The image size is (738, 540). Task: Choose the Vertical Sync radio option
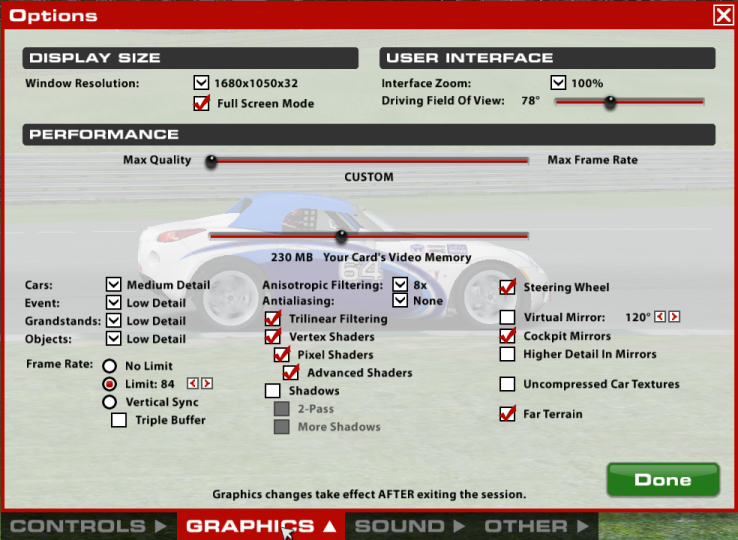tap(110, 402)
